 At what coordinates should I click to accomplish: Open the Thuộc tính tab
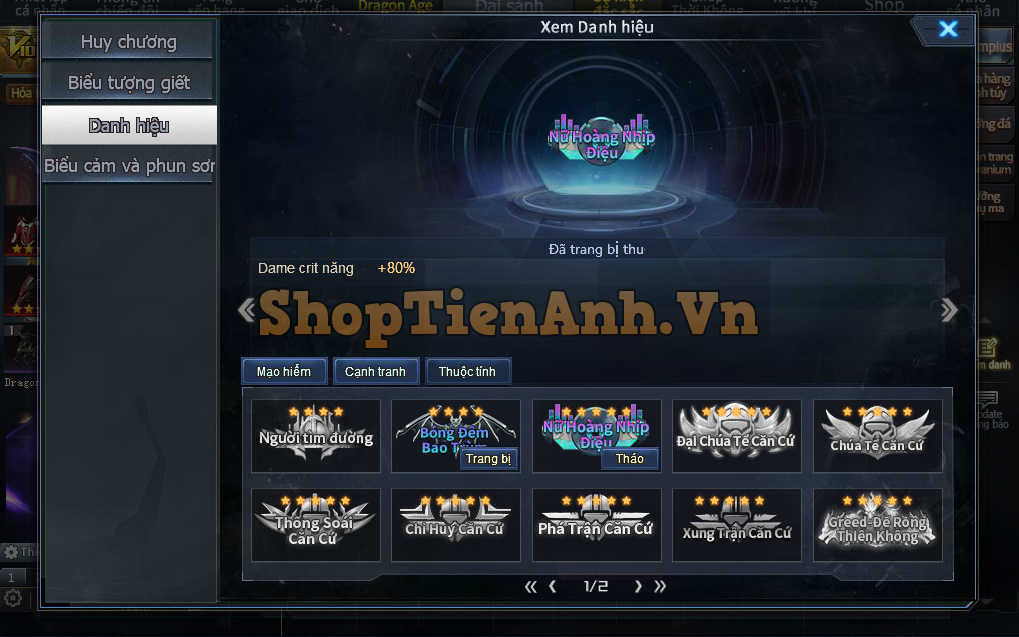coord(468,372)
